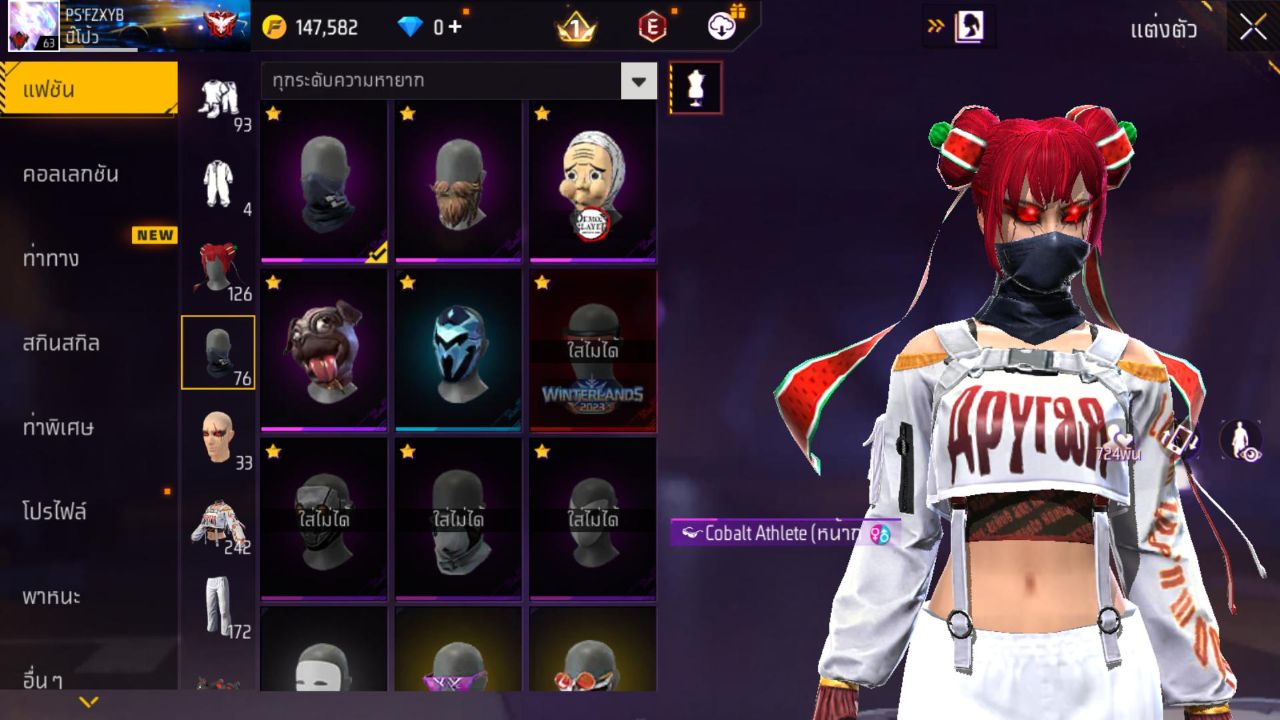The height and width of the screenshot is (720, 1280).
Task: Open the ท่าทาง emotes tab
Action: (x=51, y=259)
